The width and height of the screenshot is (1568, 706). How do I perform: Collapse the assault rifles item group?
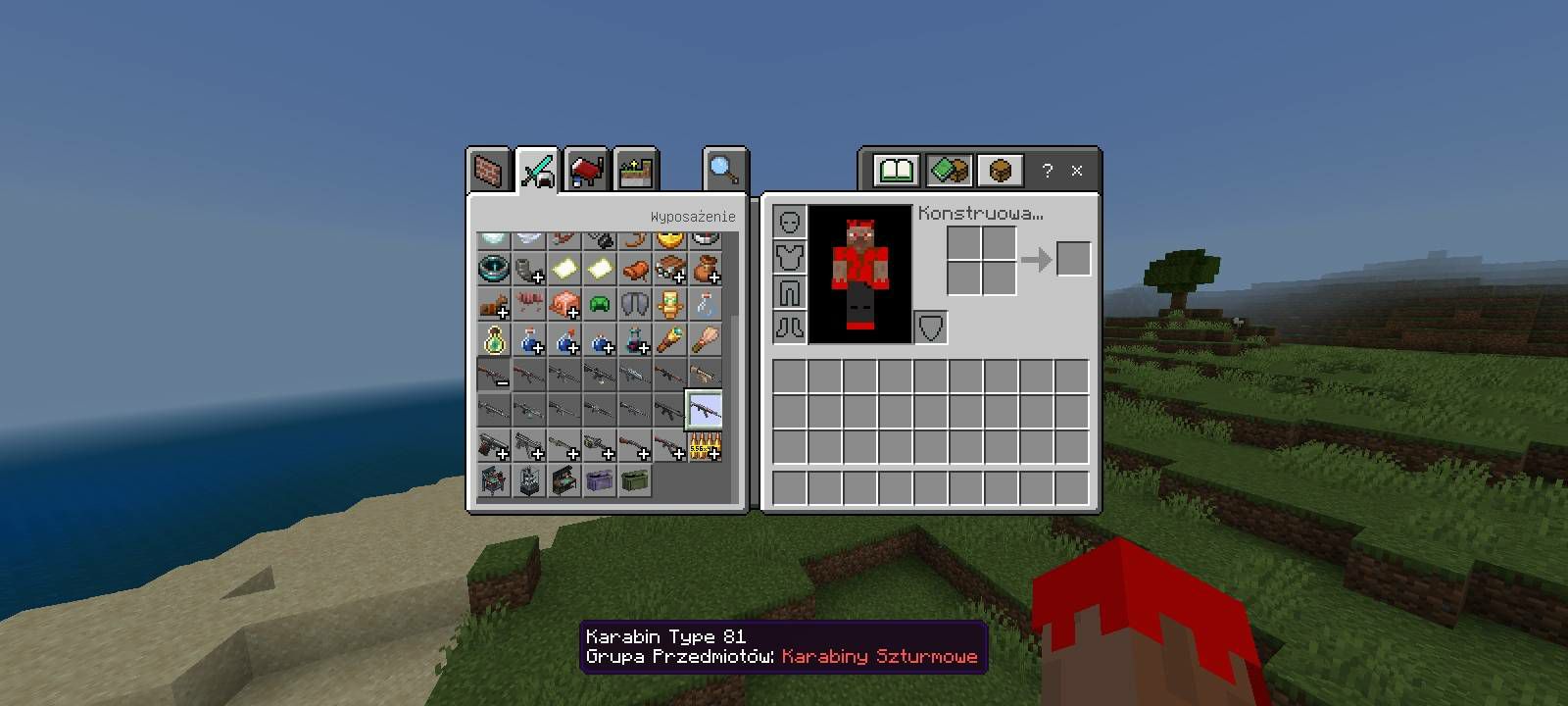(494, 375)
